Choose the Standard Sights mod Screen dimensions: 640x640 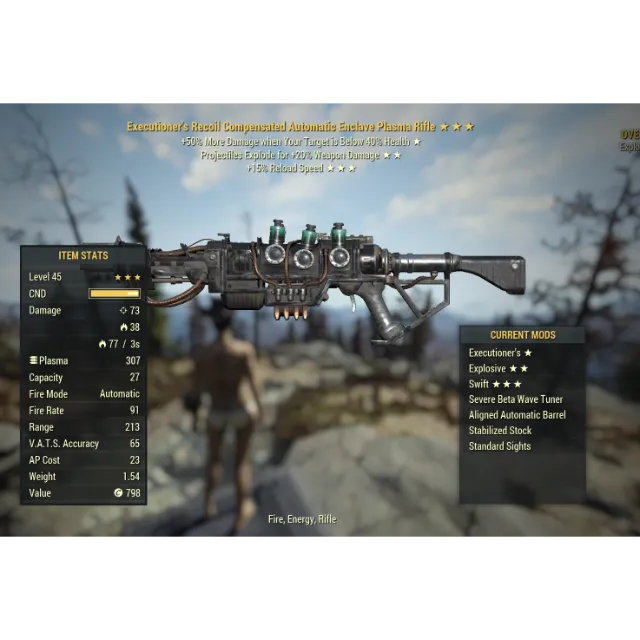[499, 446]
